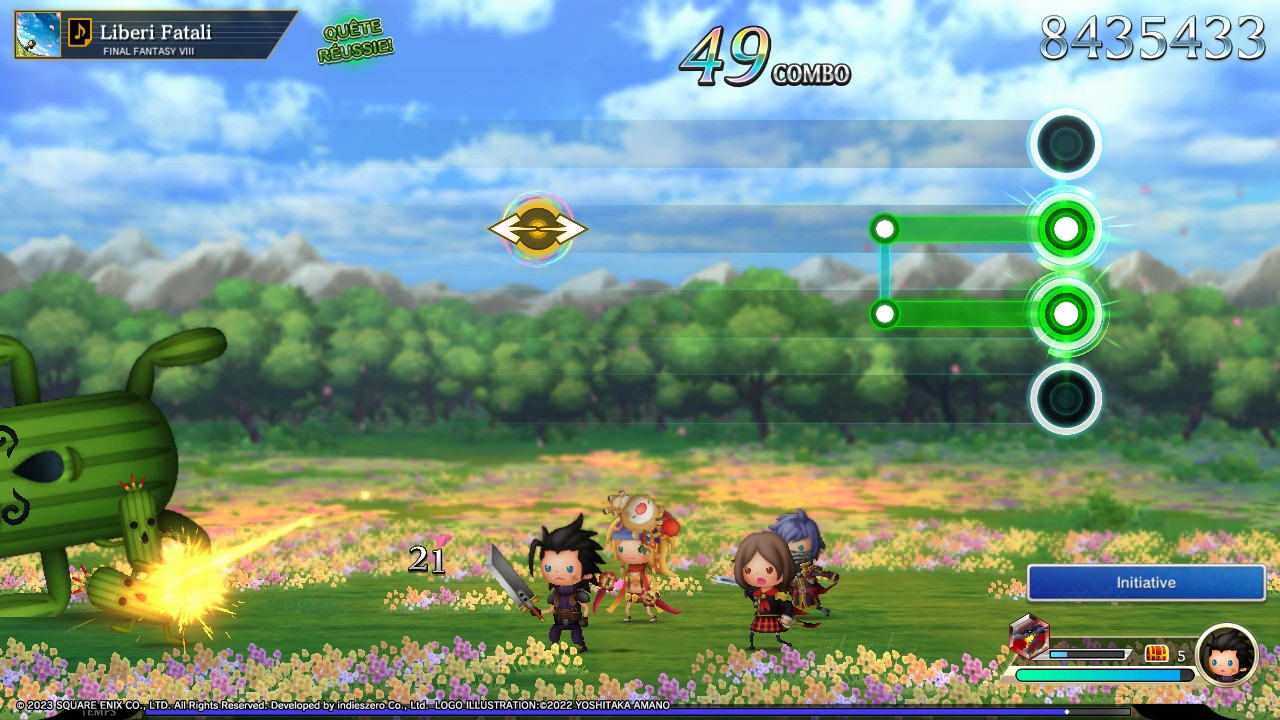
Task: Click the Bahamut summon hexagon emblem
Action: [1031, 634]
